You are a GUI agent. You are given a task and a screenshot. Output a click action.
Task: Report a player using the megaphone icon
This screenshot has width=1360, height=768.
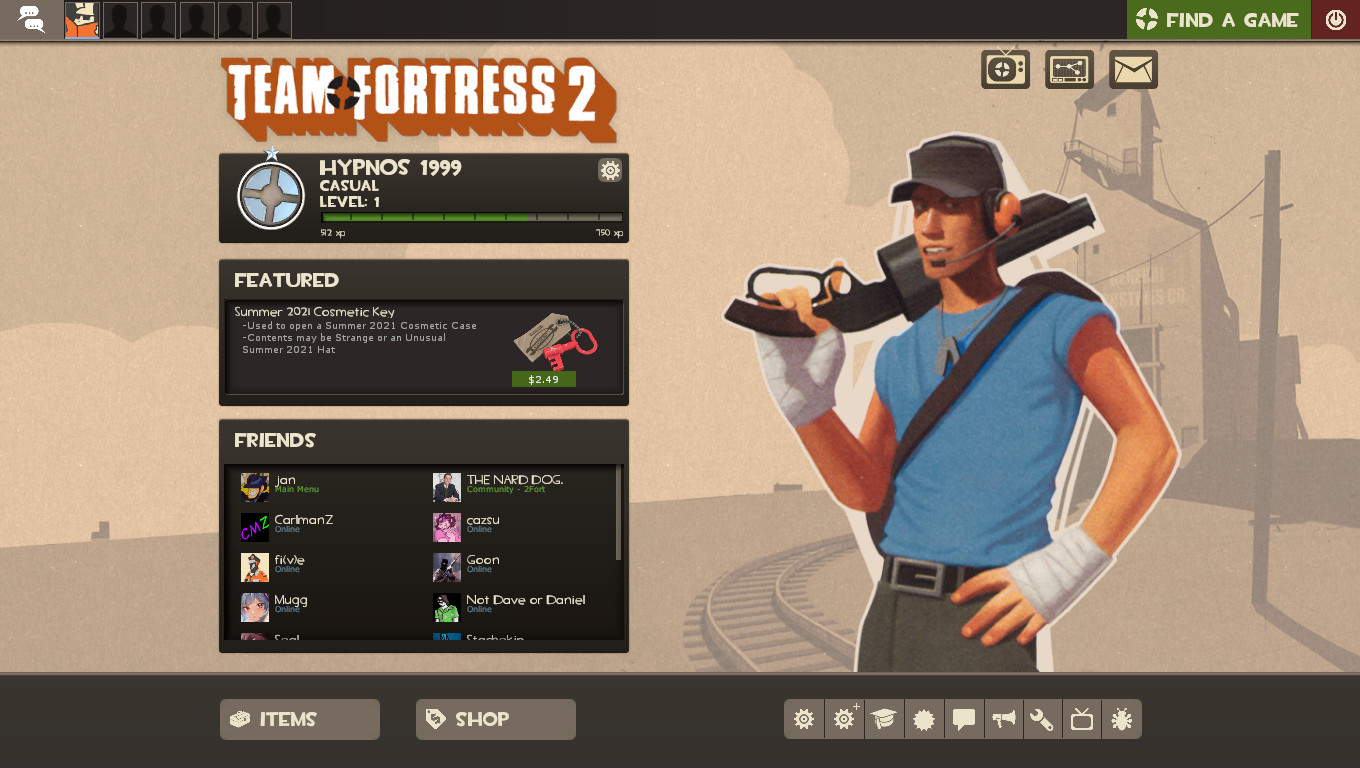tap(1004, 719)
